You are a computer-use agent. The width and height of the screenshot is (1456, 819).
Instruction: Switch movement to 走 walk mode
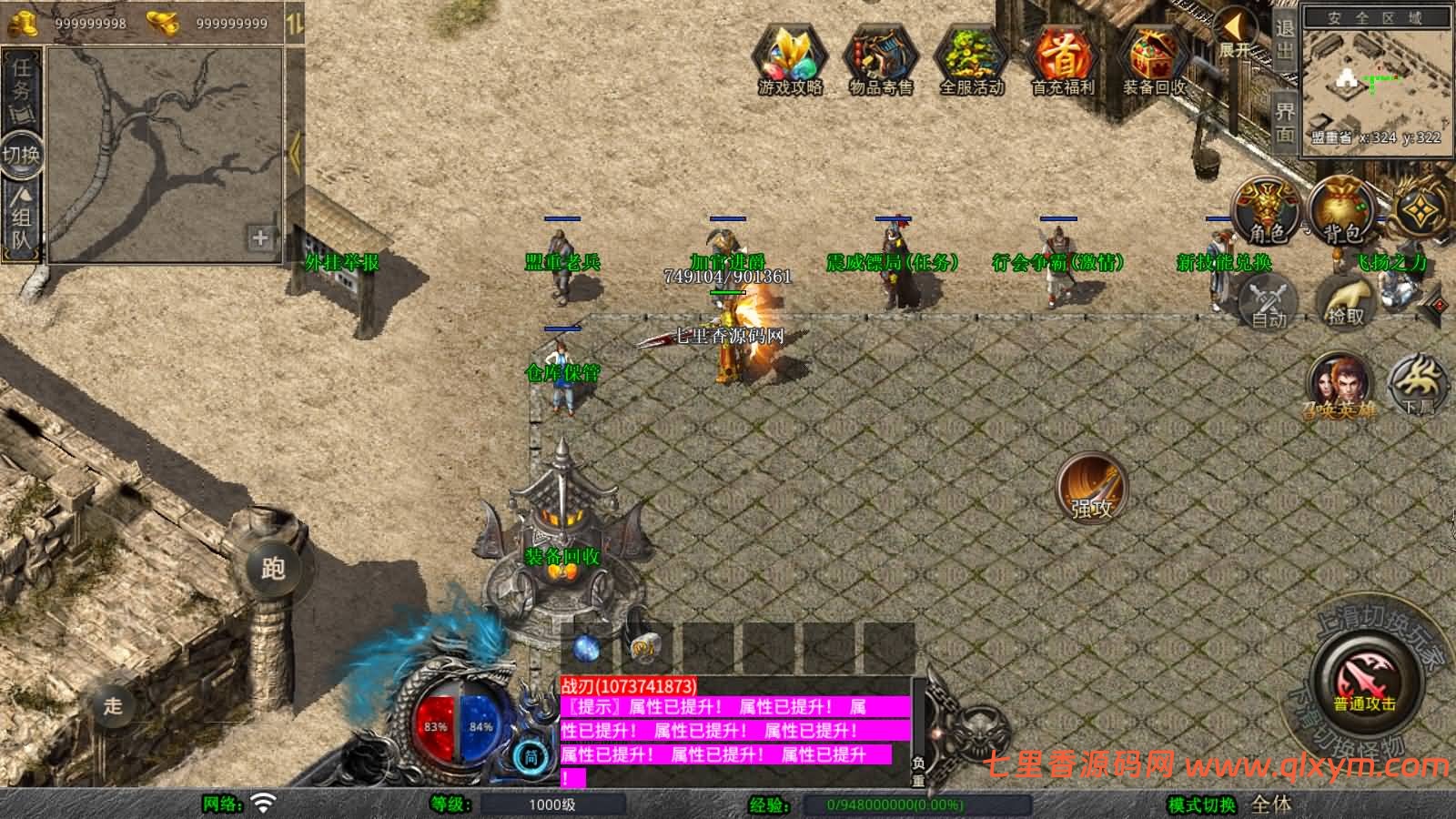click(x=113, y=705)
